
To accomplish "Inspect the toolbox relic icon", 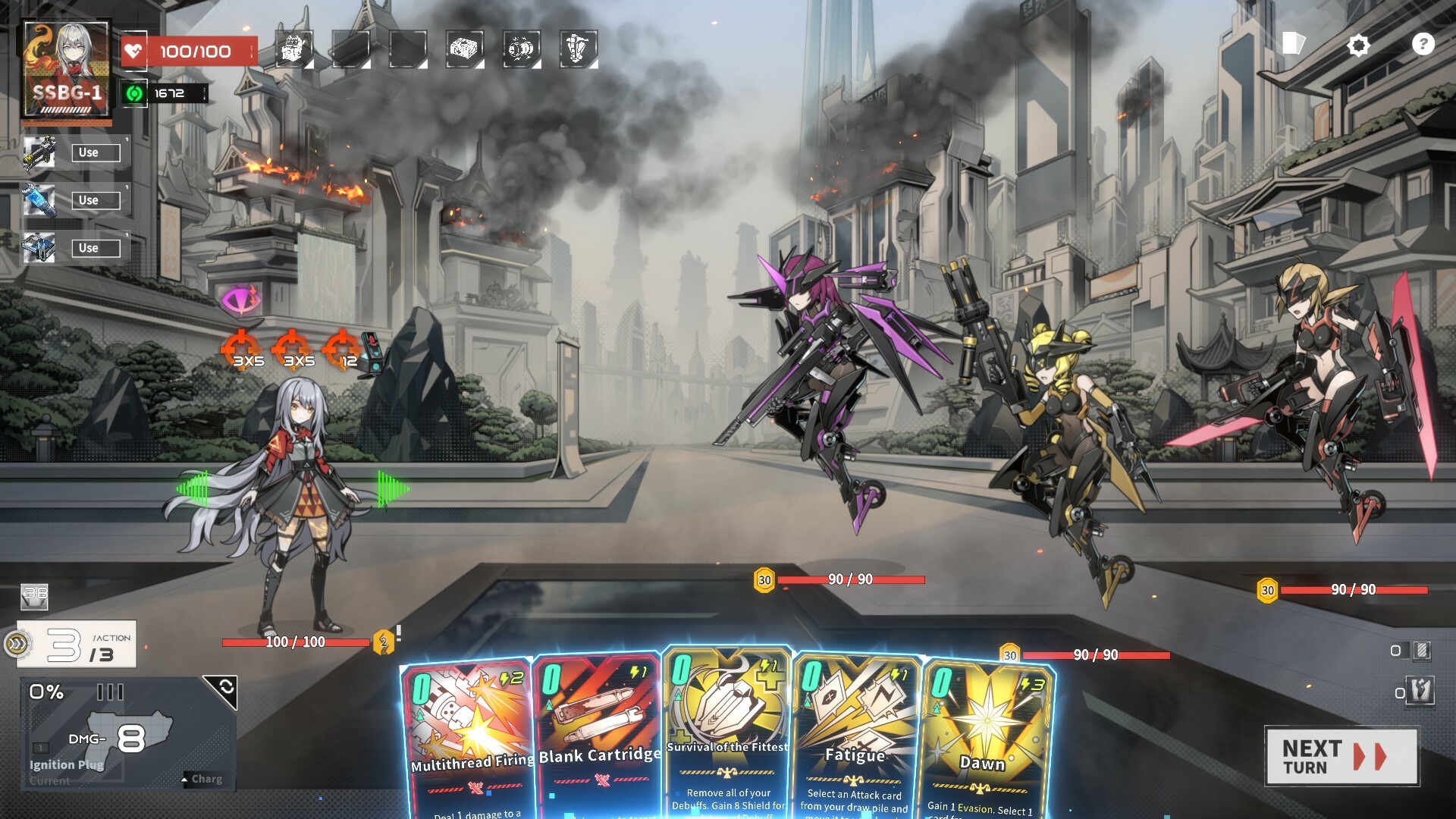I will point(465,49).
